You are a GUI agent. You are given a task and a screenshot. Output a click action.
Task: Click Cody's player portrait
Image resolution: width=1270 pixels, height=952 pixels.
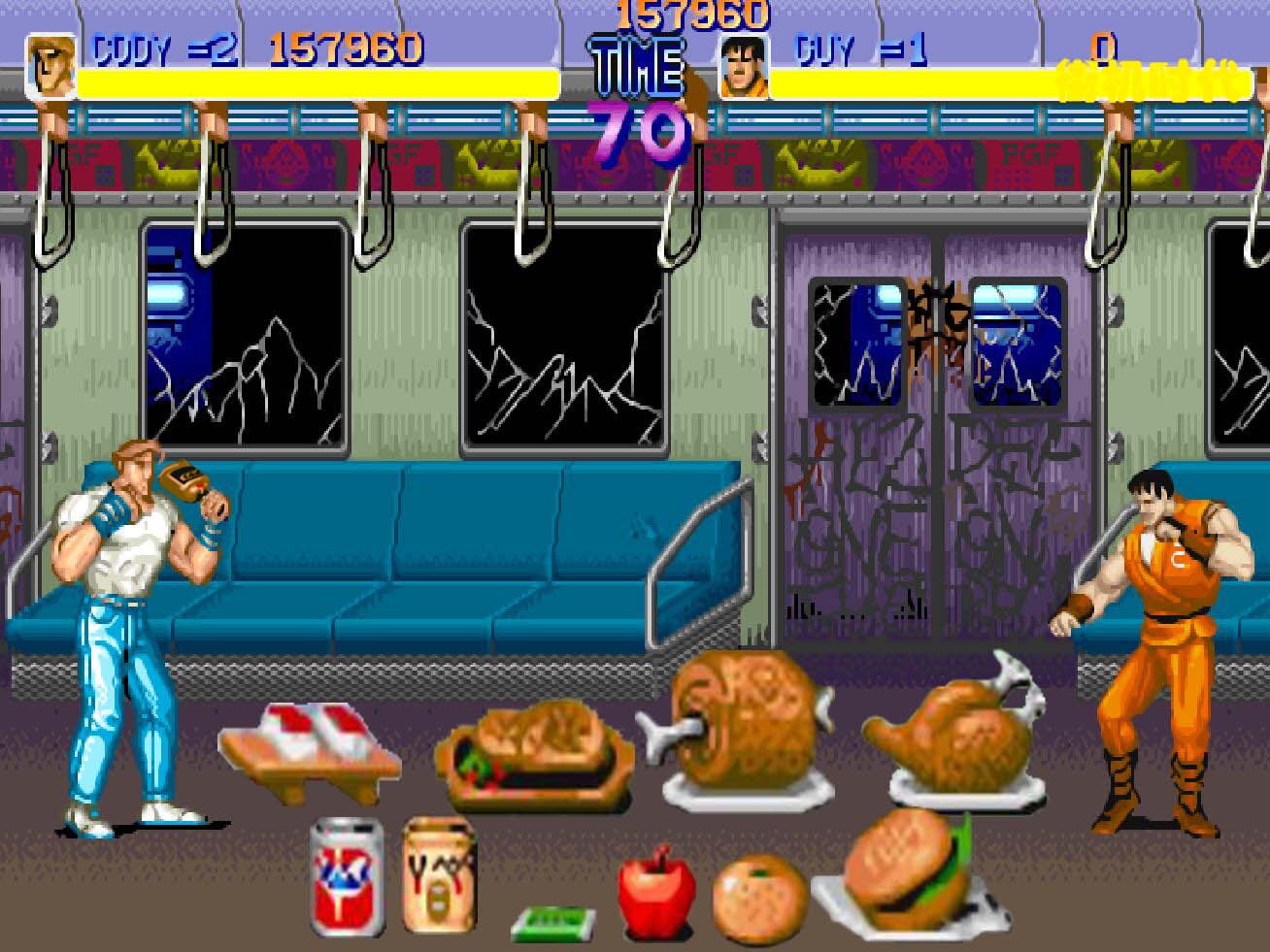pos(50,66)
